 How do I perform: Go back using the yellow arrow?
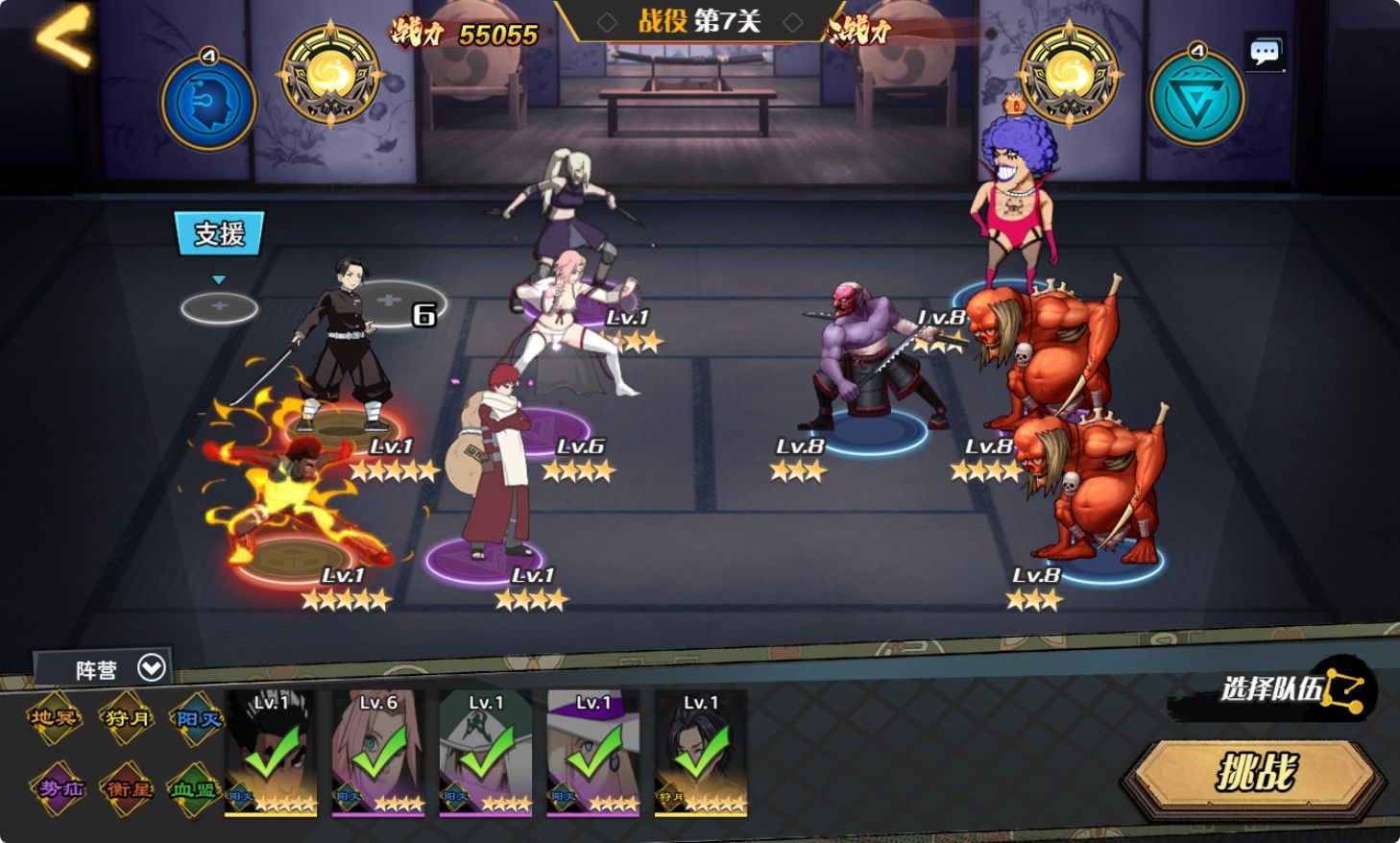click(63, 36)
